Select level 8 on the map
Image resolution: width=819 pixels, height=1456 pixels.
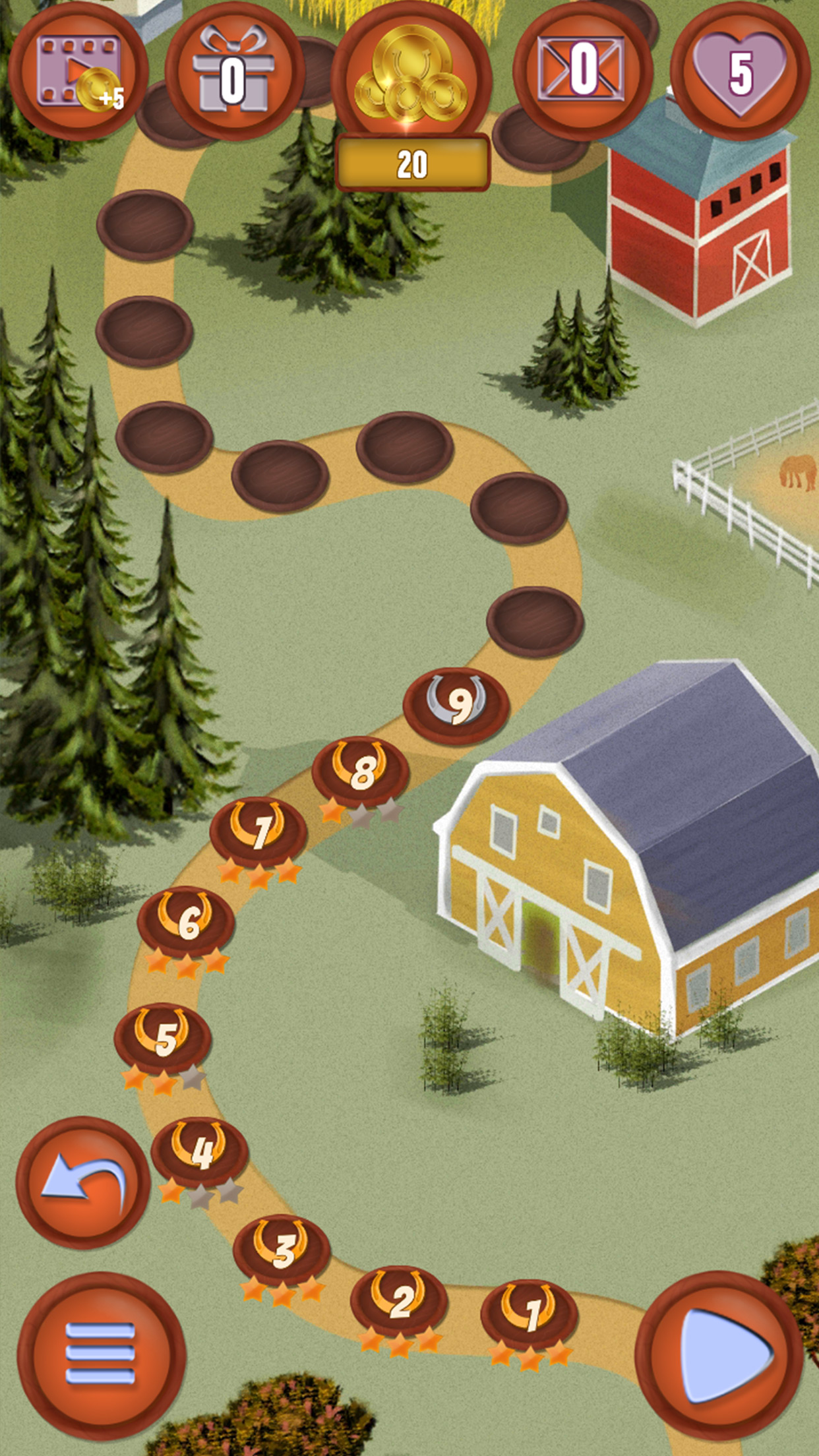pyautogui.click(x=361, y=770)
